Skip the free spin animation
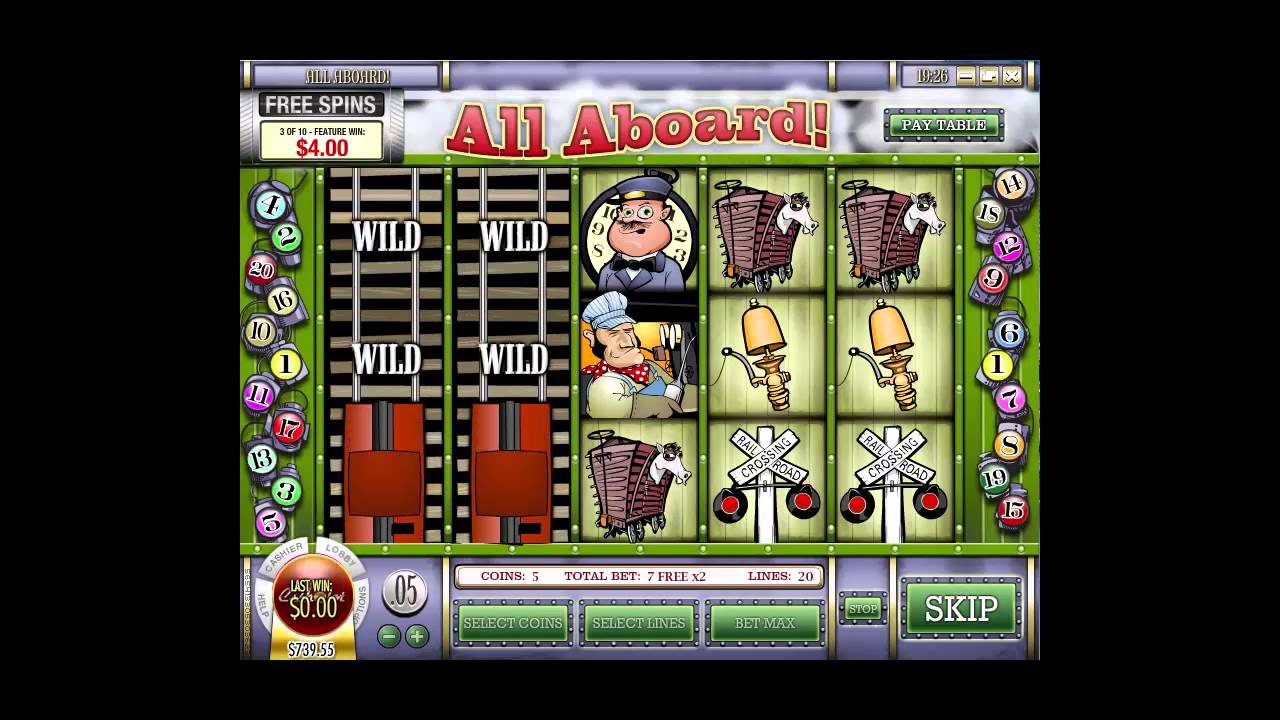The height and width of the screenshot is (720, 1280). [x=961, y=608]
